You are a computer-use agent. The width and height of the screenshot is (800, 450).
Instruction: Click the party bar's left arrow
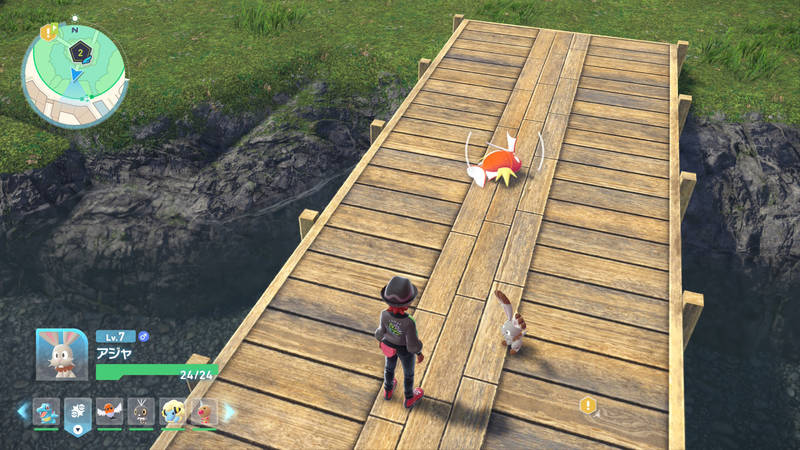pyautogui.click(x=22, y=410)
